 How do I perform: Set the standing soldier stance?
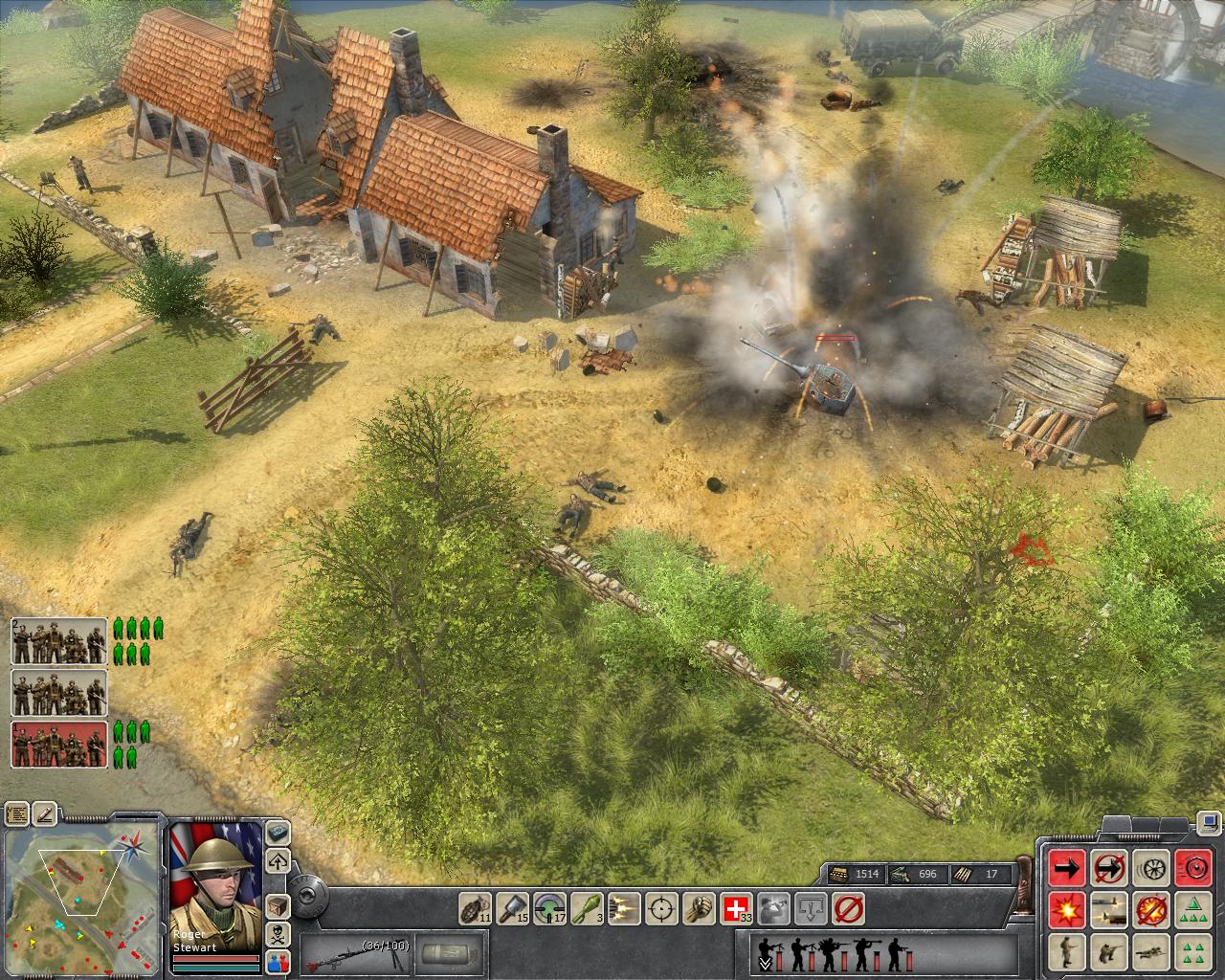pyautogui.click(x=1067, y=952)
